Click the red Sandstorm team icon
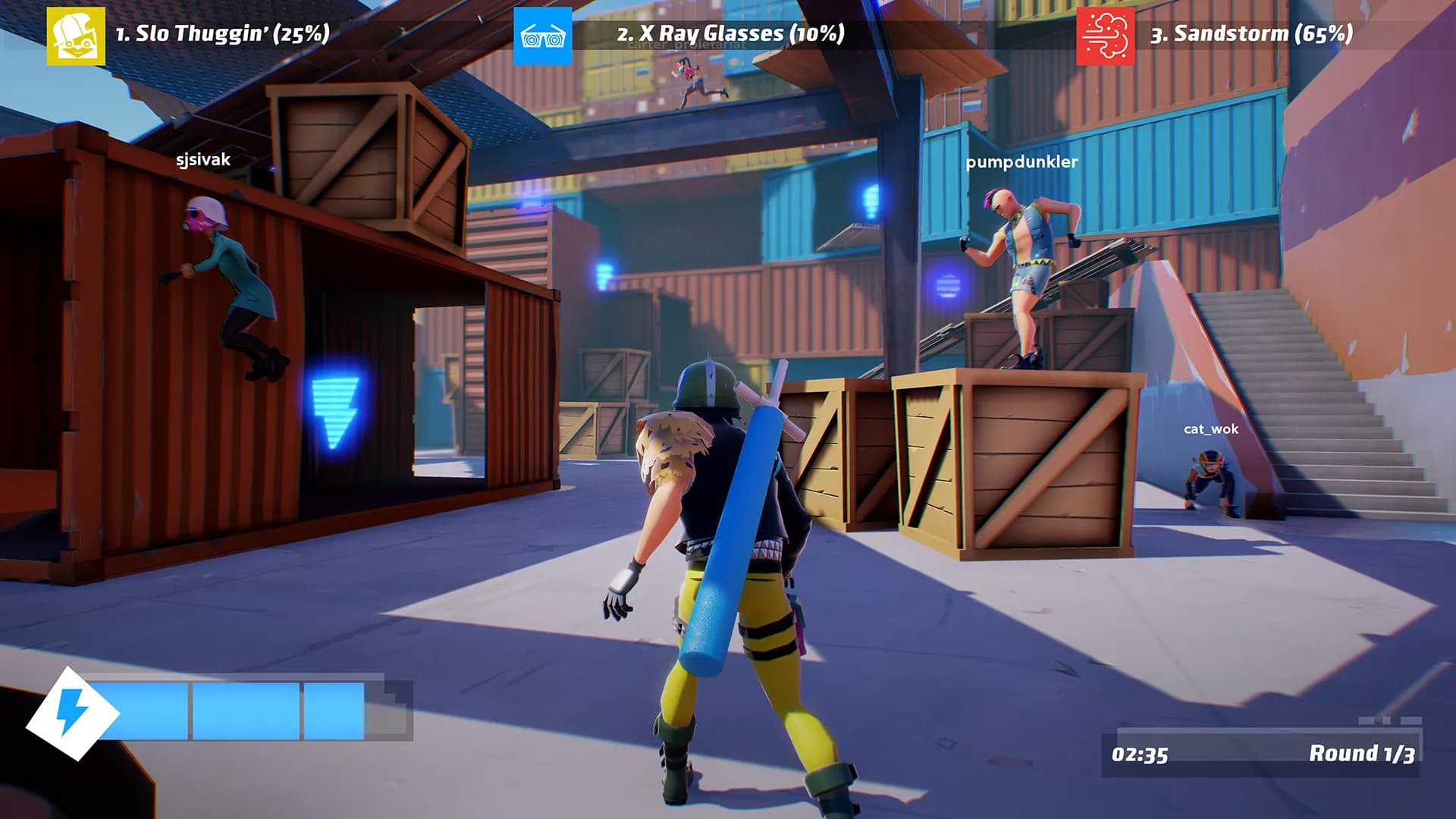1456x819 pixels. tap(1103, 32)
